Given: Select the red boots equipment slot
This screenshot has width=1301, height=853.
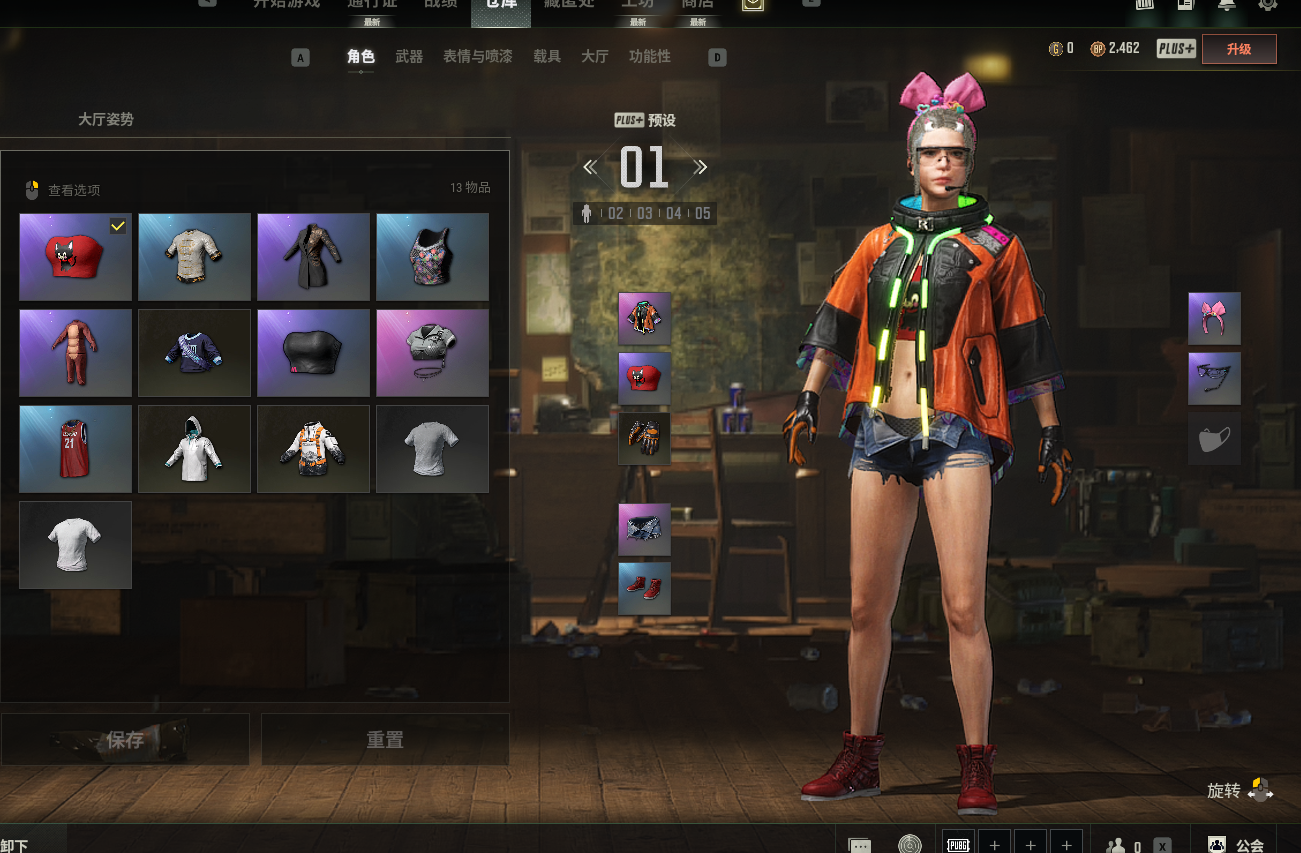Looking at the screenshot, I should (x=644, y=588).
